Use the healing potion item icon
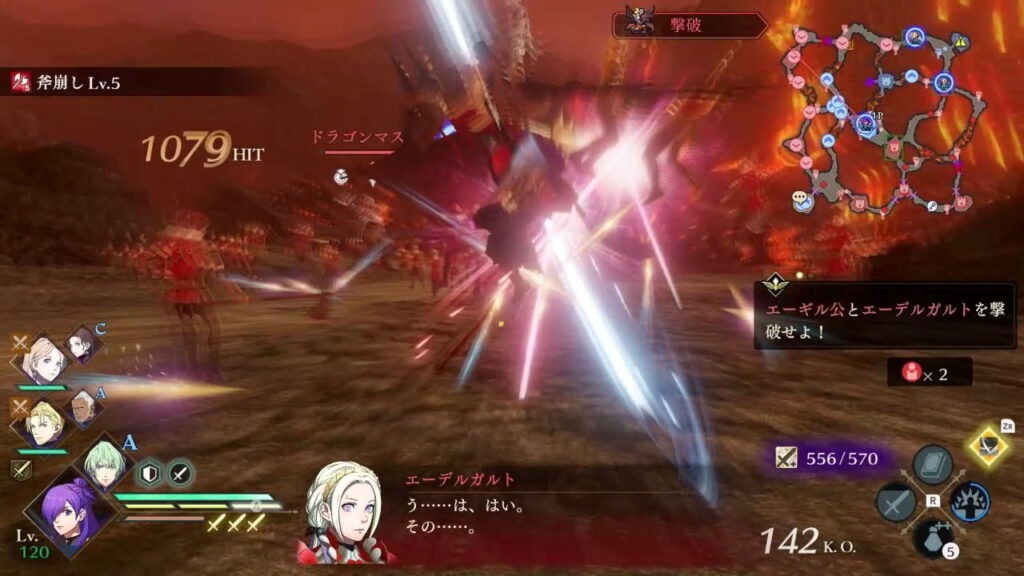 932,537
